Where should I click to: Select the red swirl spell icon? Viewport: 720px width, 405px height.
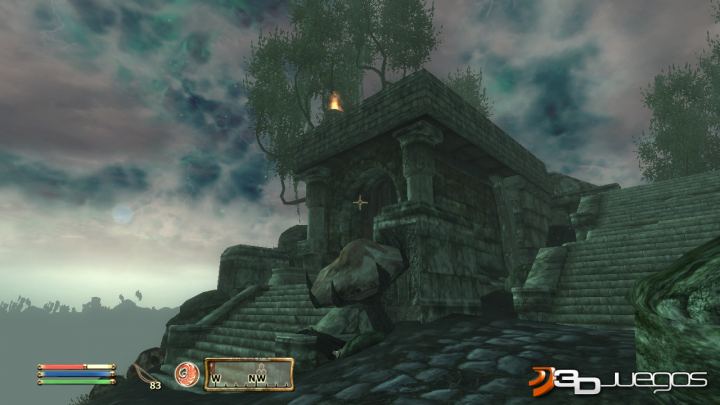tap(187, 373)
